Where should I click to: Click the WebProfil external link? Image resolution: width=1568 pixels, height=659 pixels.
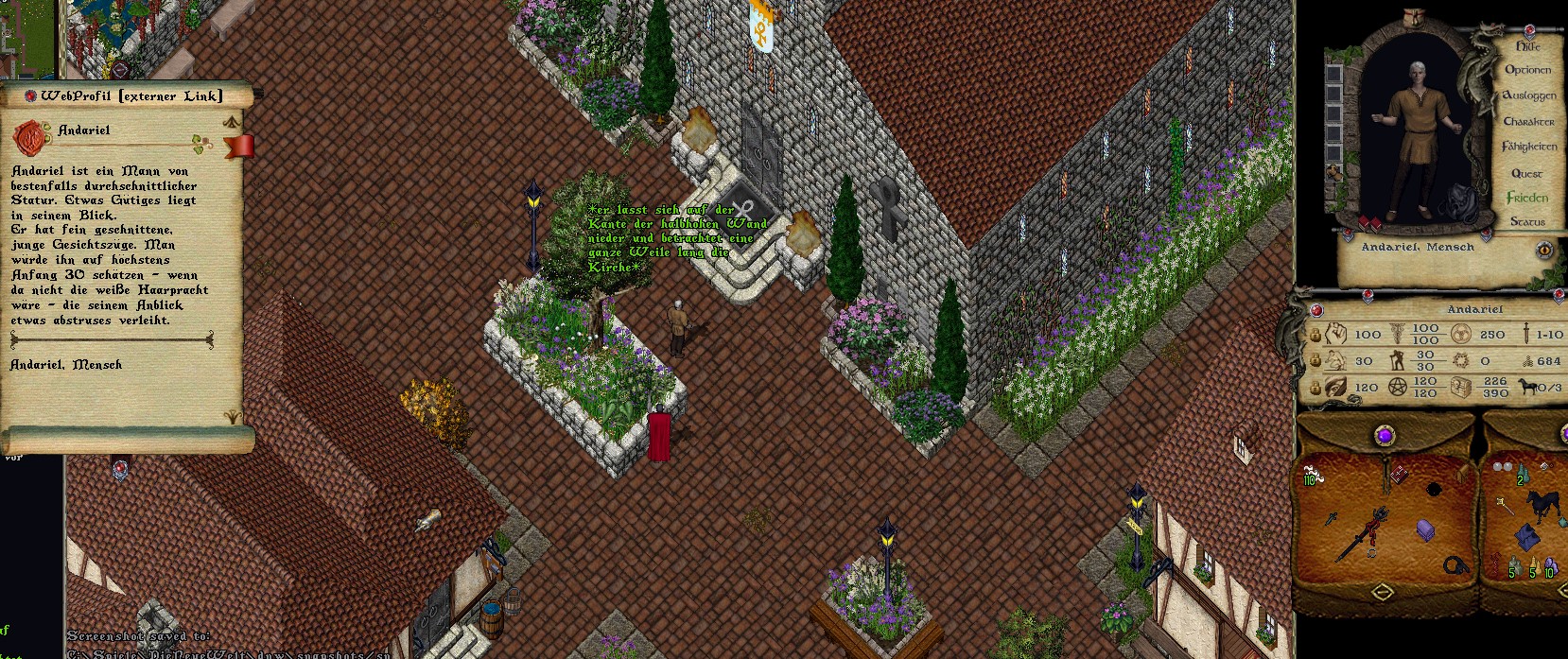[x=131, y=95]
